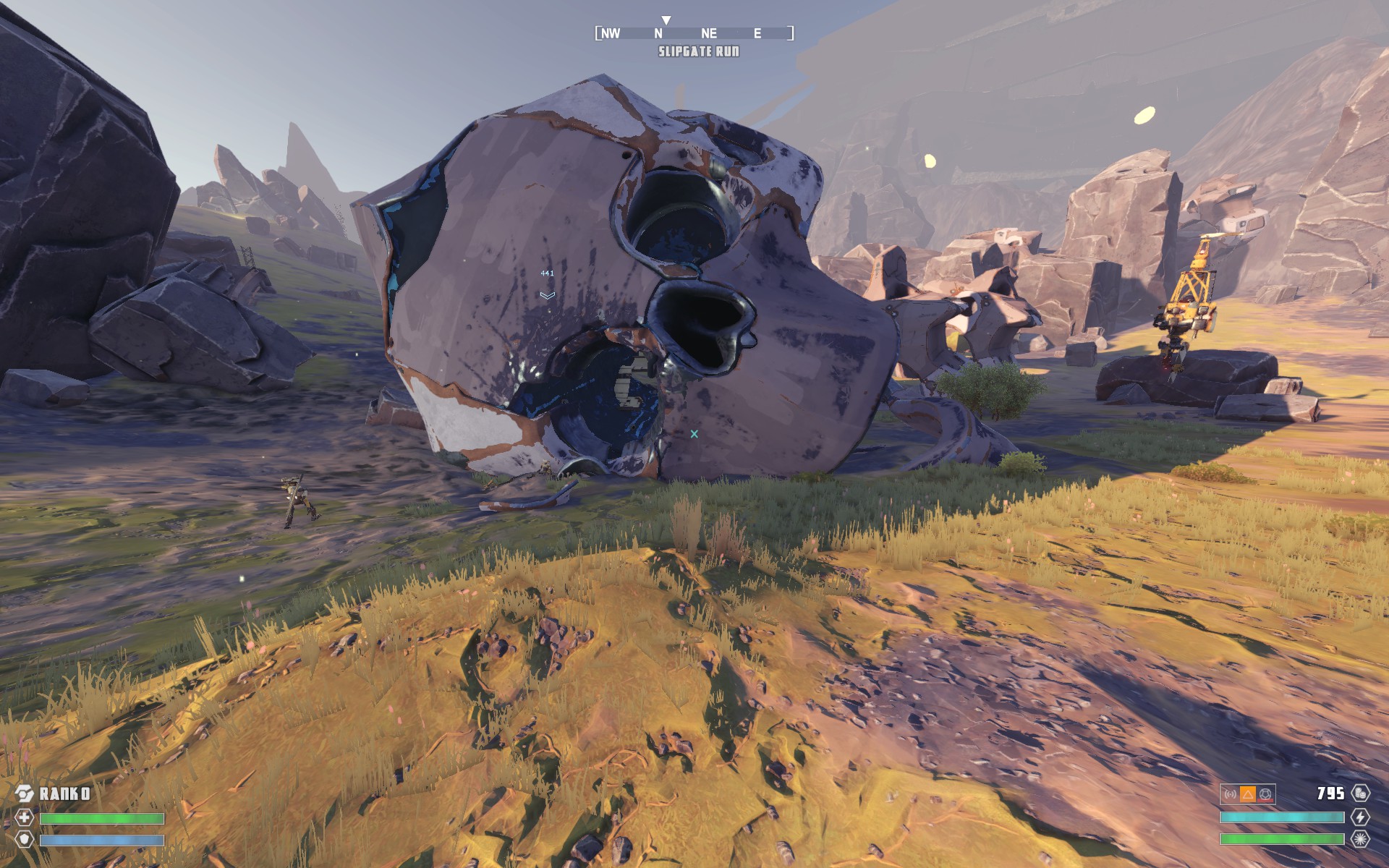Click the compass bar heading strip

694,33
